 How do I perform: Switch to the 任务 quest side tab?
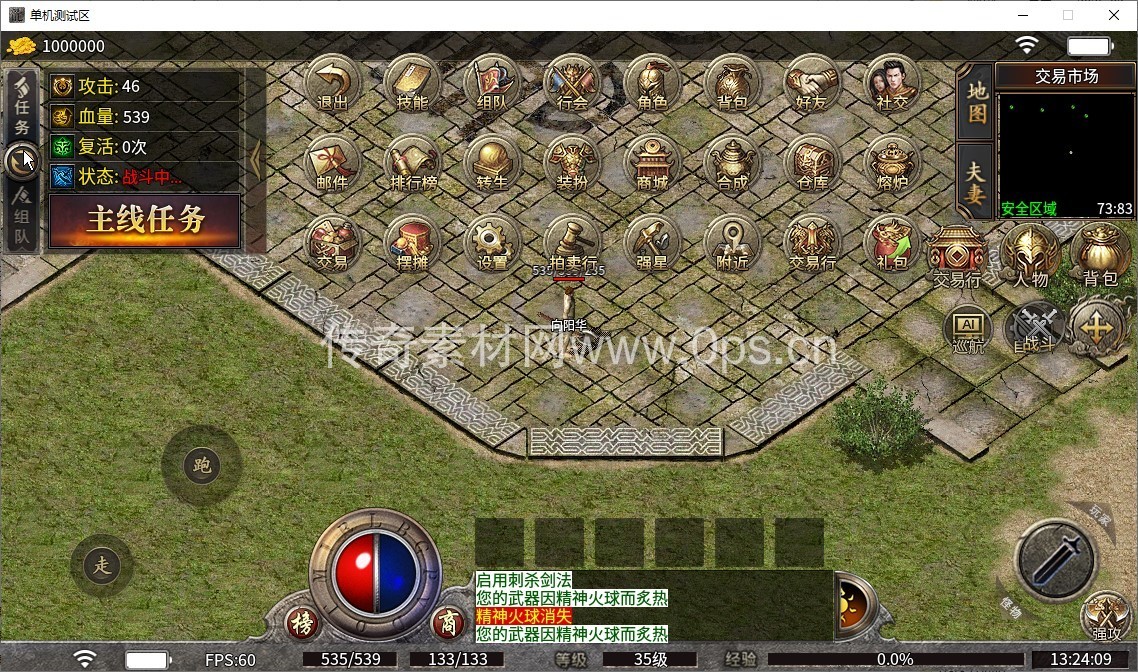click(x=22, y=104)
